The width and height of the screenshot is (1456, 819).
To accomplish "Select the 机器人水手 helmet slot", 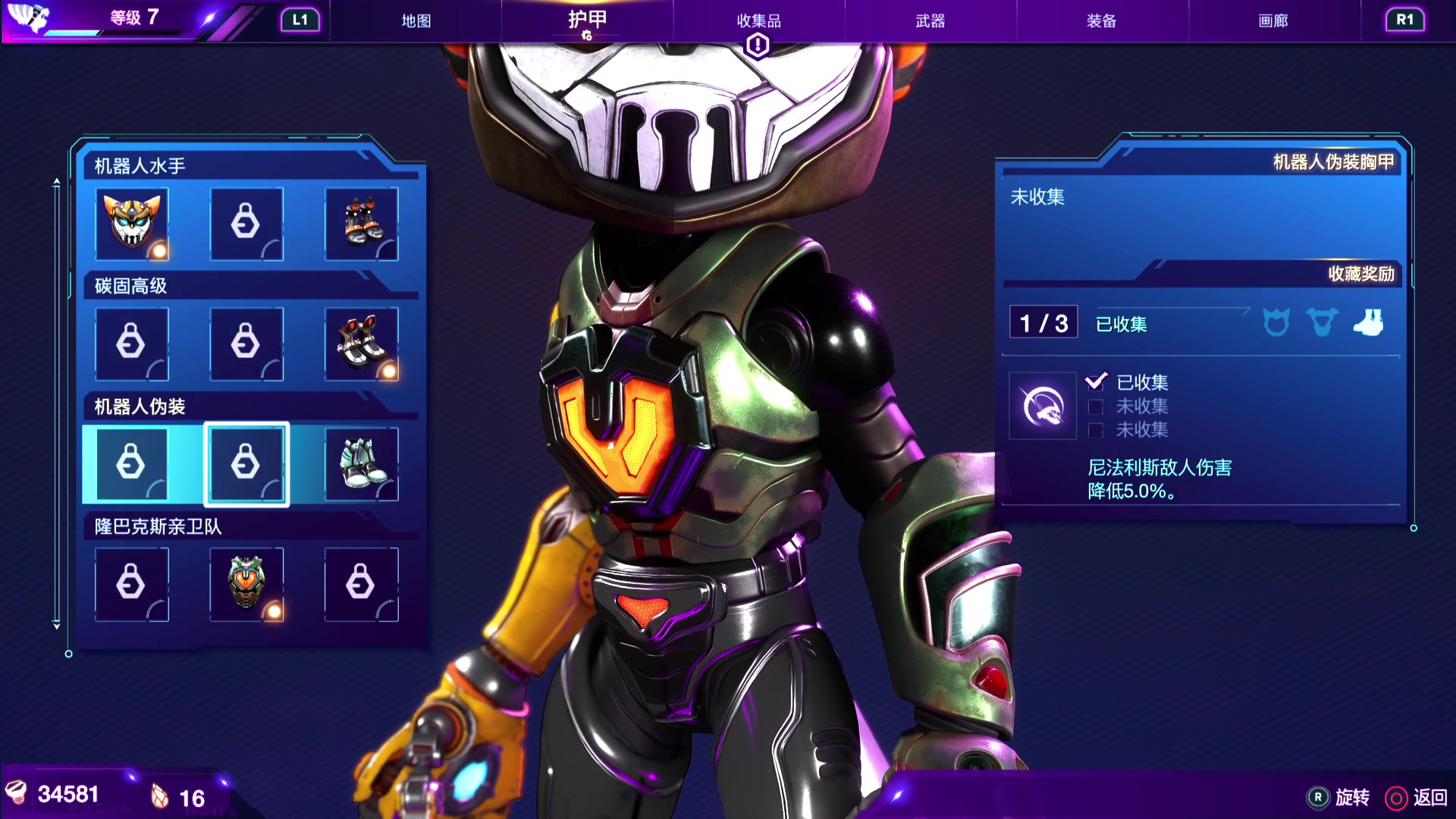I will (132, 224).
